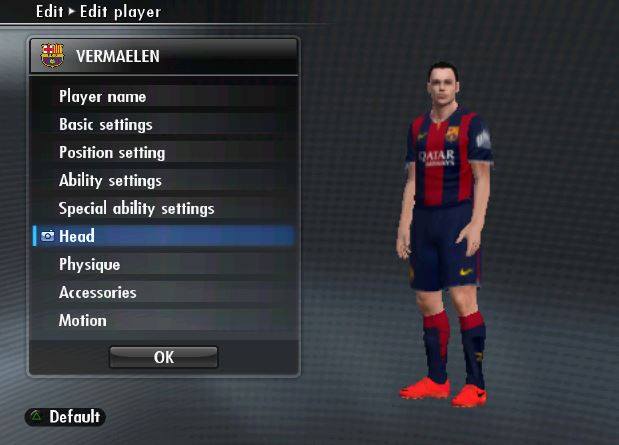Screen dimensions: 619x445
Task: Open the Physique menu entry
Action: tap(90, 265)
